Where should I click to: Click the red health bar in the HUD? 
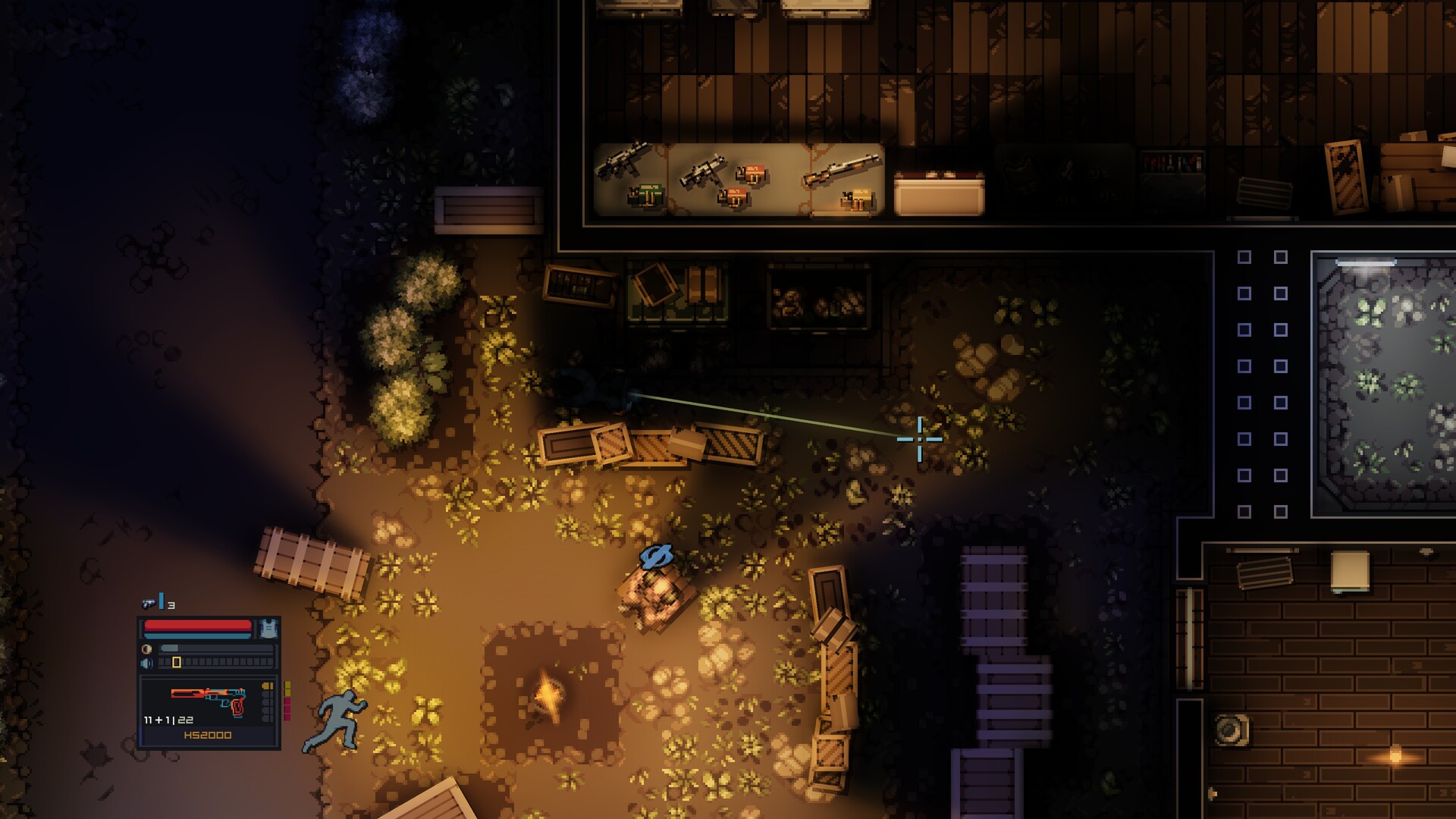pos(196,624)
